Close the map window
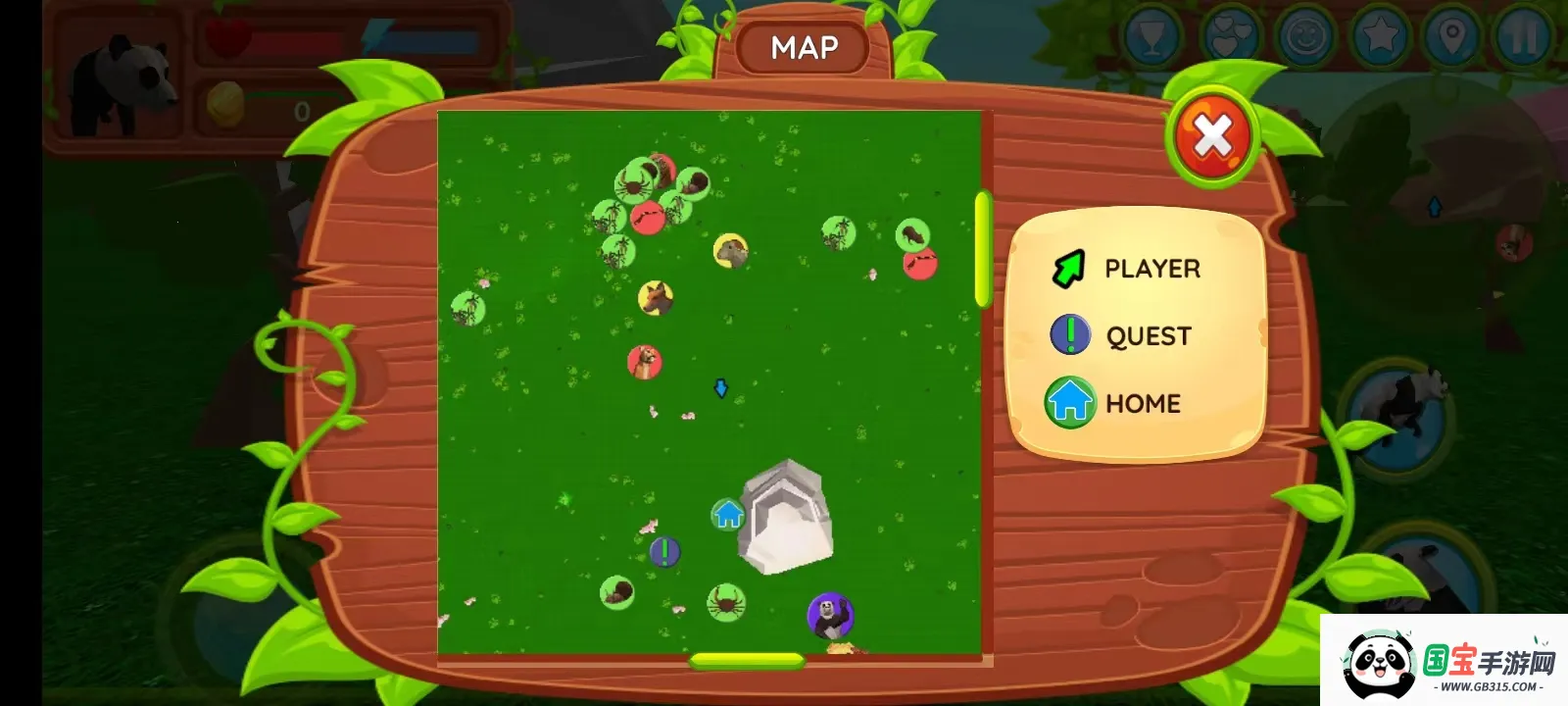This screenshot has width=1568, height=706. pos(1212,136)
